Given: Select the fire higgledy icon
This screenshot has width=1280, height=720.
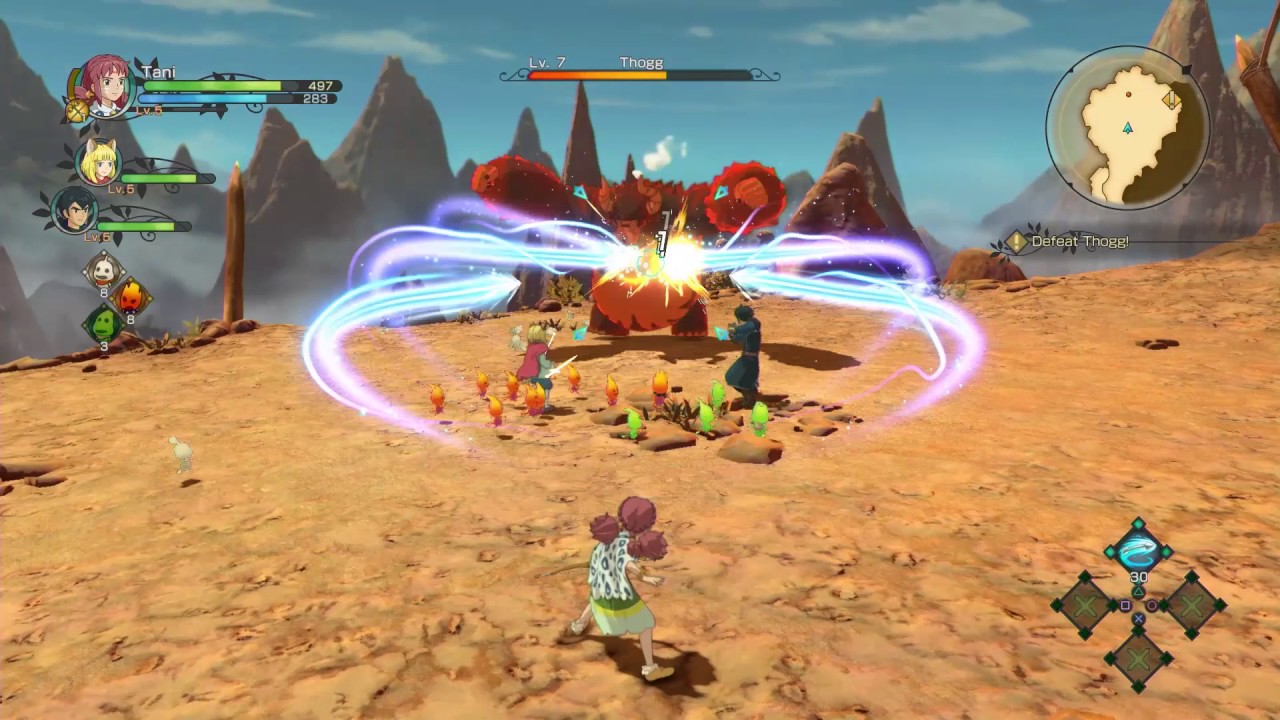Looking at the screenshot, I should click(130, 296).
